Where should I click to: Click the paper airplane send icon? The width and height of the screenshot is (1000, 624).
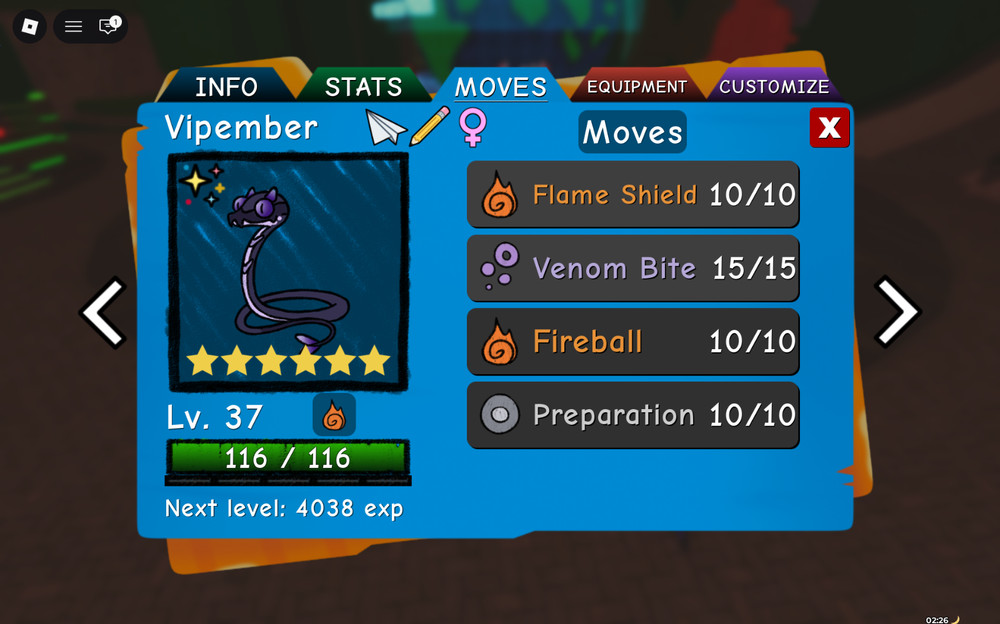(x=386, y=128)
